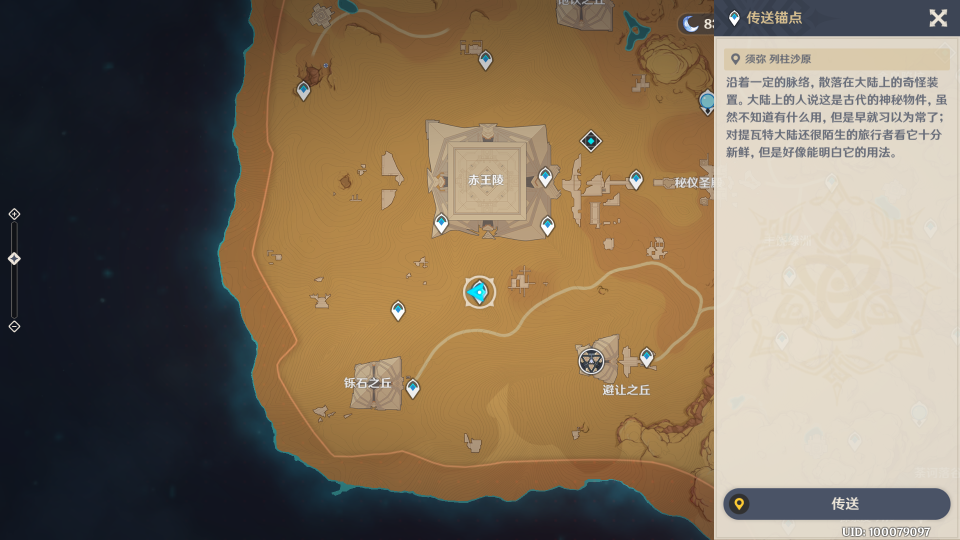
Task: Select the waypoint just left of 秘仪圣殿
Action: point(636,179)
